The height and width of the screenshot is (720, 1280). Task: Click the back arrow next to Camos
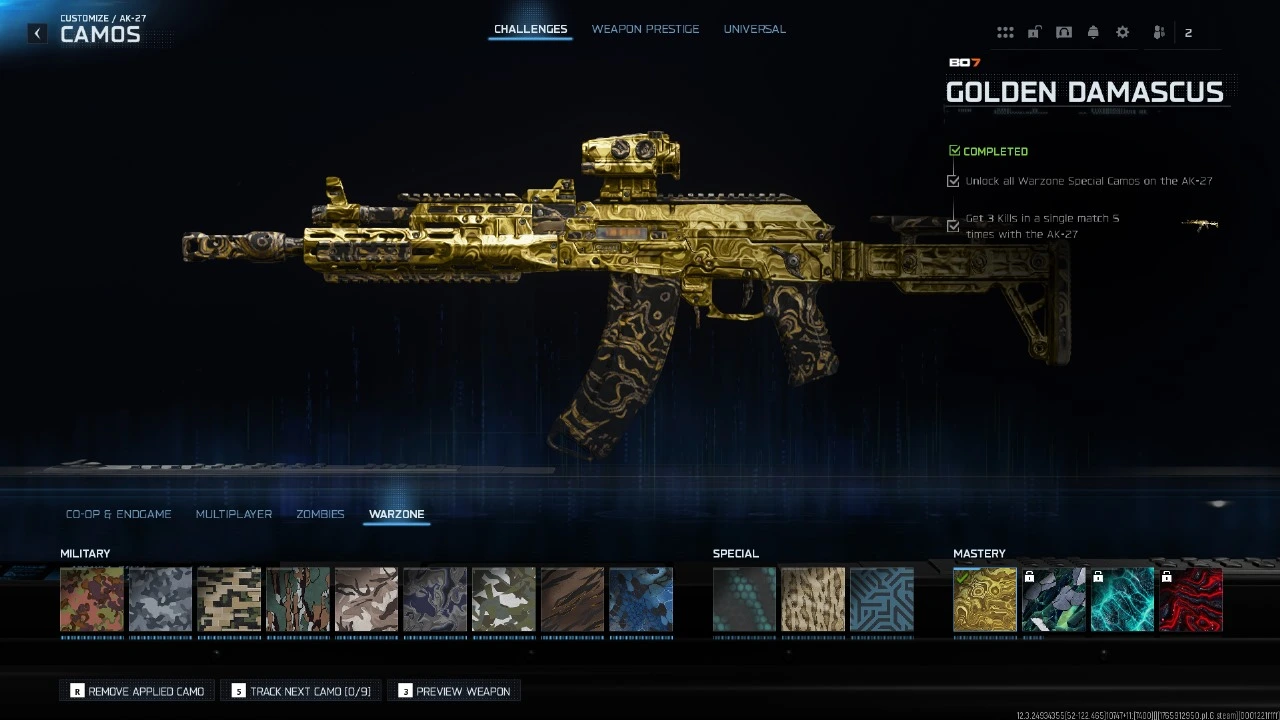pos(37,33)
